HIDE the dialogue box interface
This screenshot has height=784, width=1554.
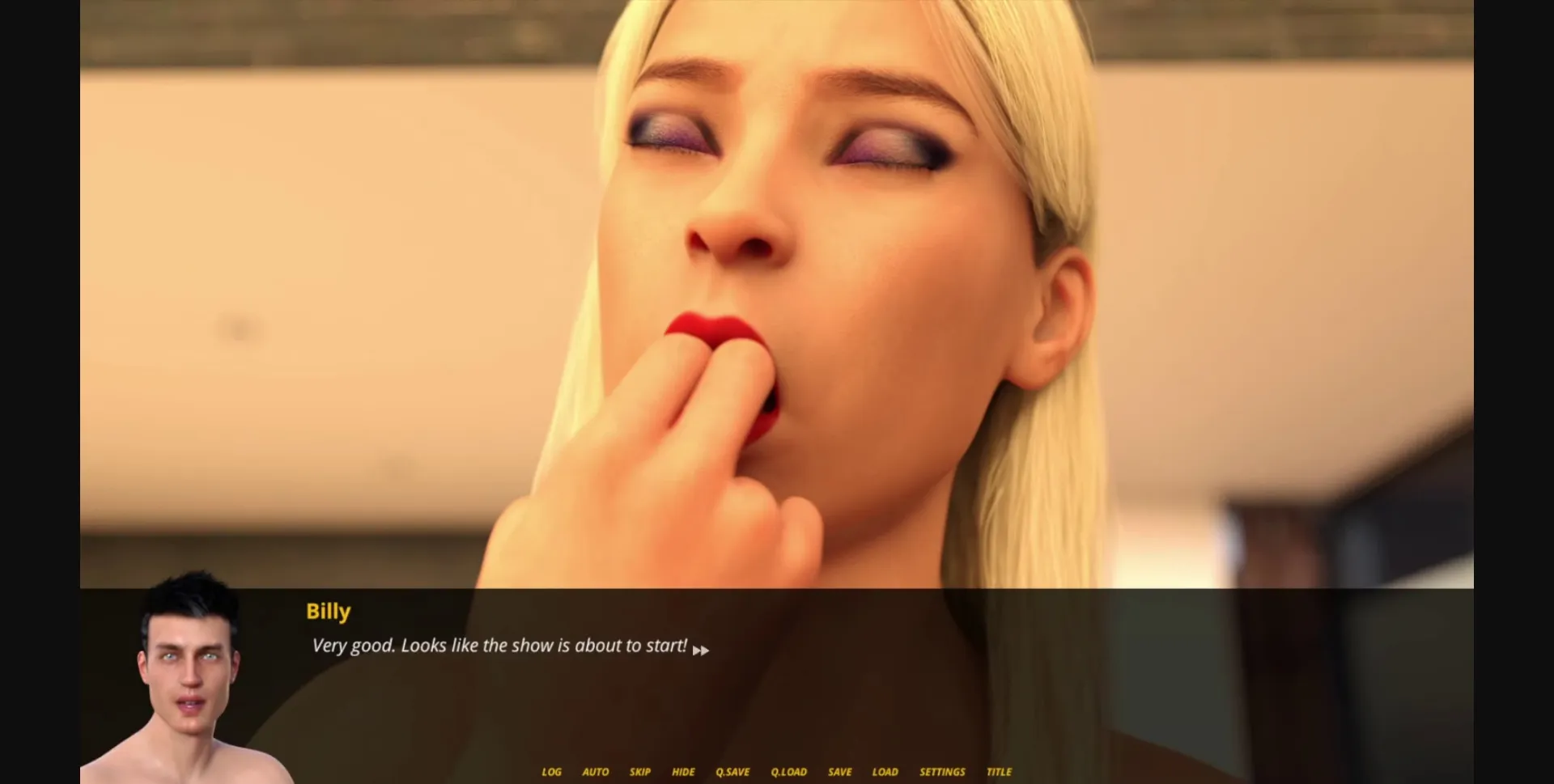684,772
